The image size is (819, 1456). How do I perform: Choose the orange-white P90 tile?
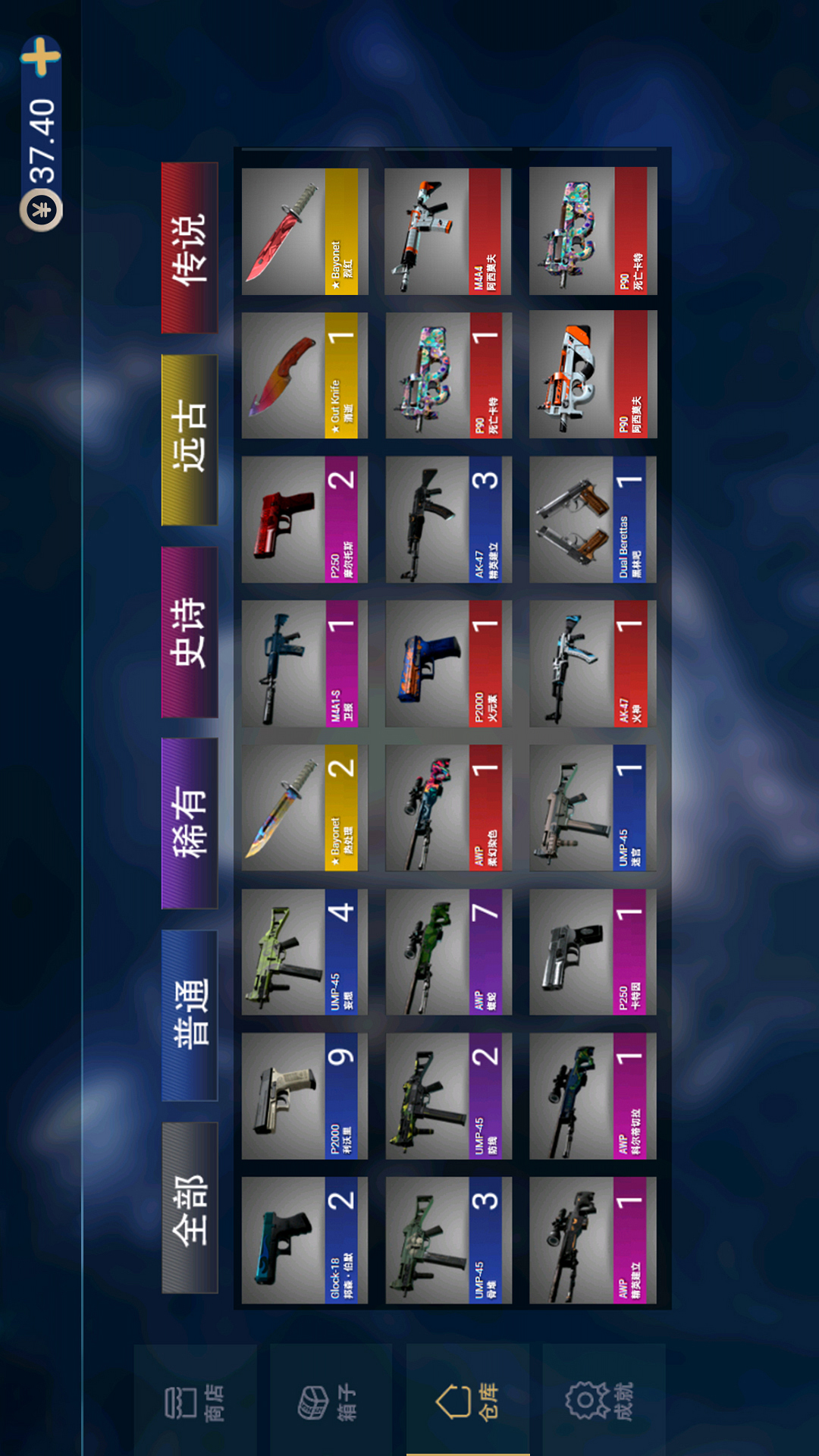click(x=592, y=375)
